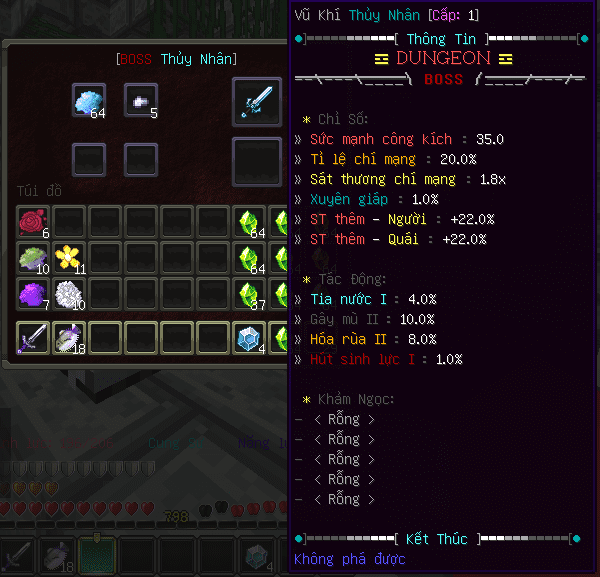Select the striped fish stack of 18 in inventory

coord(69,338)
